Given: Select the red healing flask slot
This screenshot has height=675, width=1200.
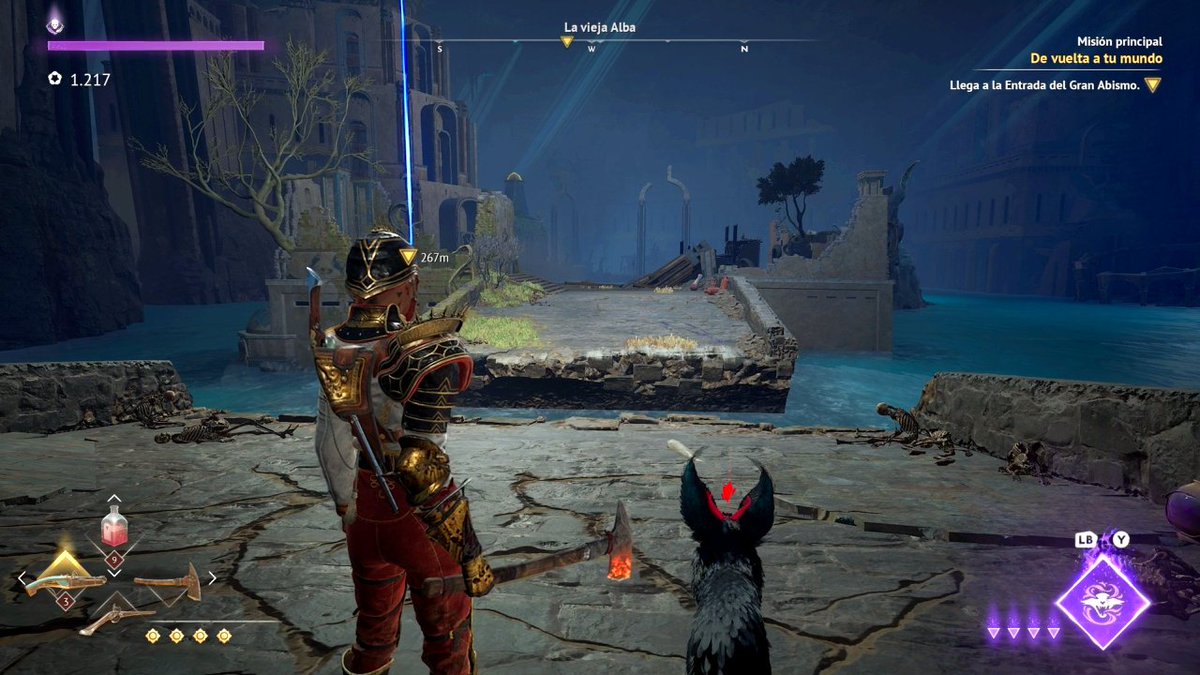Looking at the screenshot, I should pyautogui.click(x=114, y=526).
